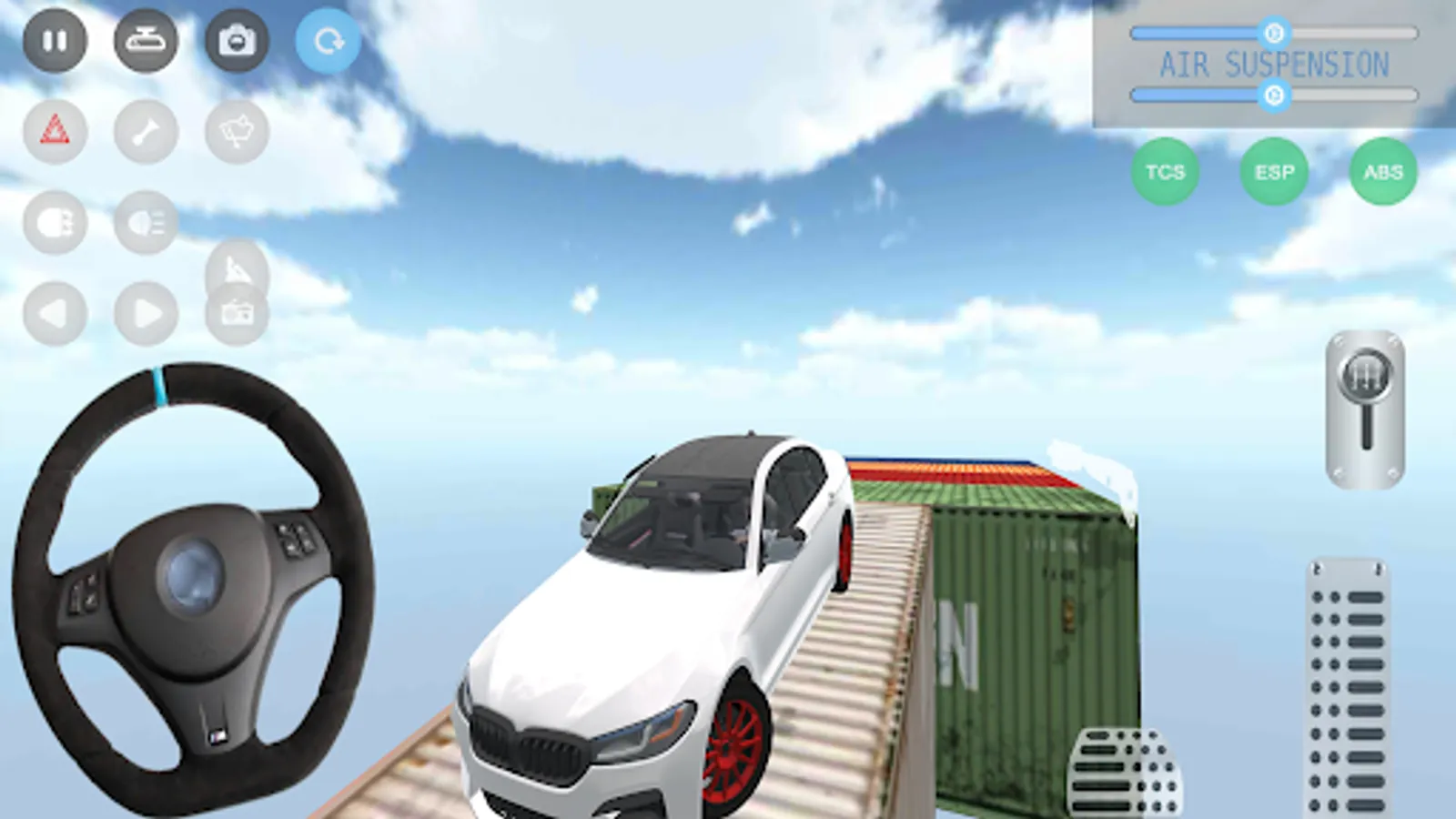Move the top air suspension slider

pos(1274,32)
